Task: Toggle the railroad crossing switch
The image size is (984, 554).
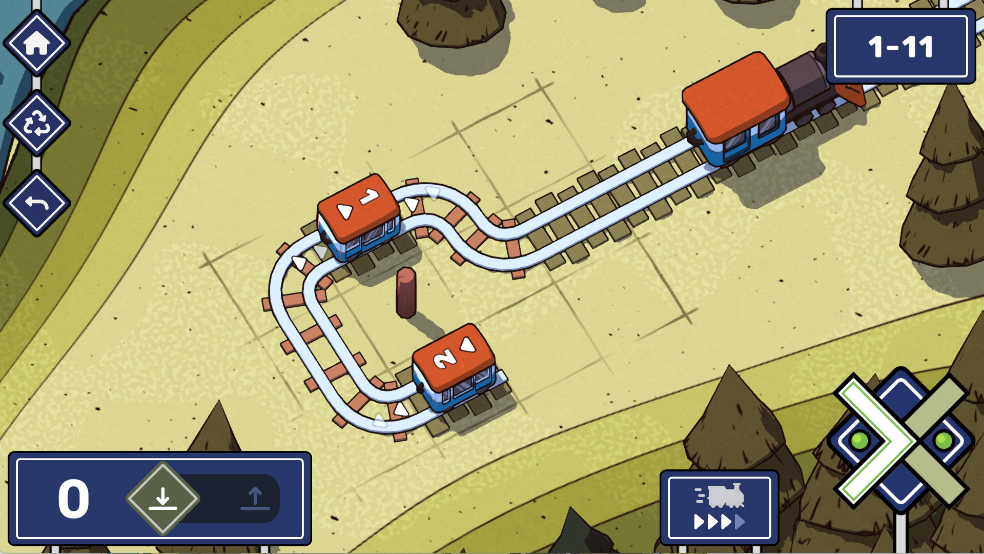Action: point(899,439)
